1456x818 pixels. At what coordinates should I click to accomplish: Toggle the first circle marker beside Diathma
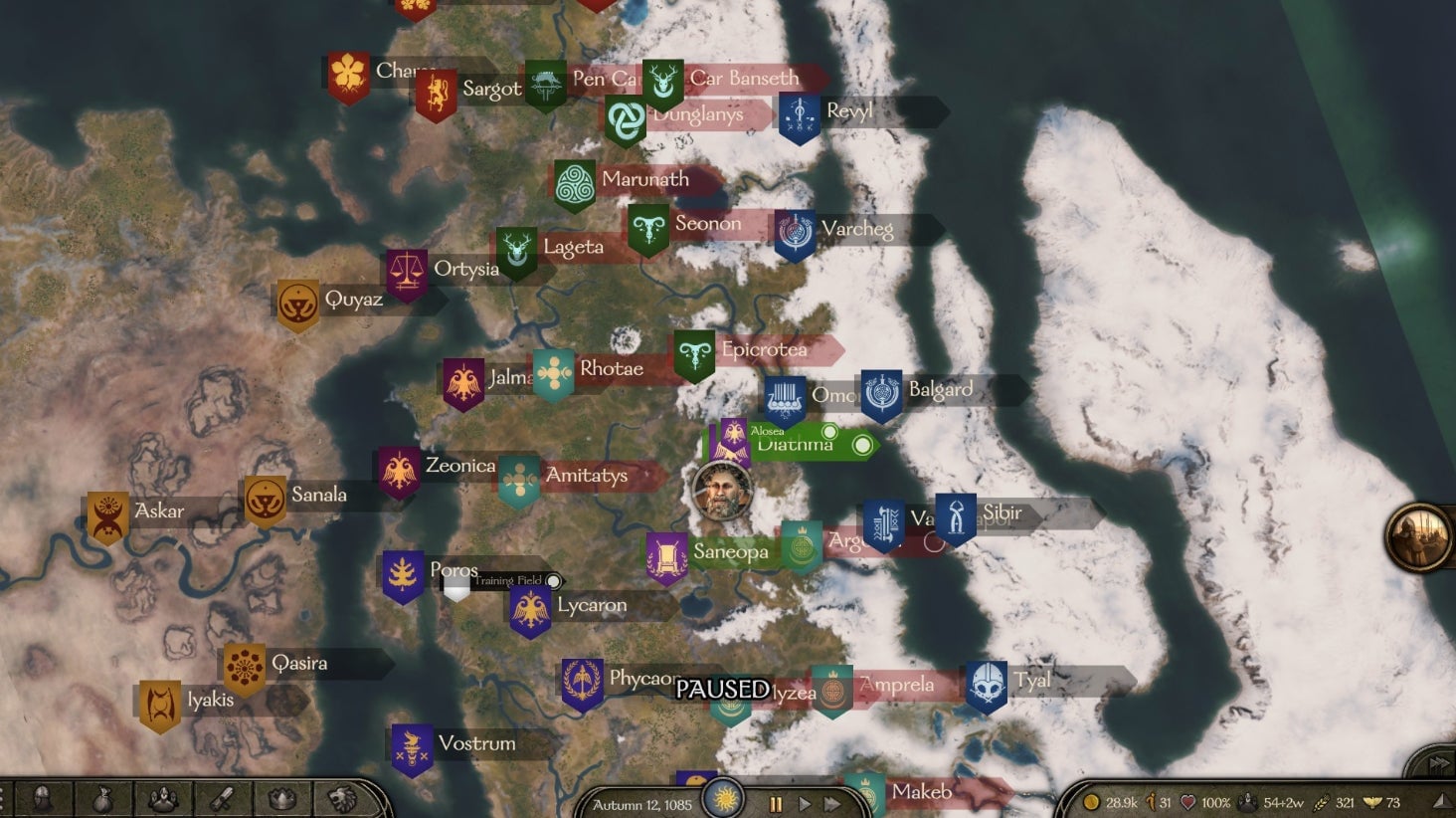828,431
